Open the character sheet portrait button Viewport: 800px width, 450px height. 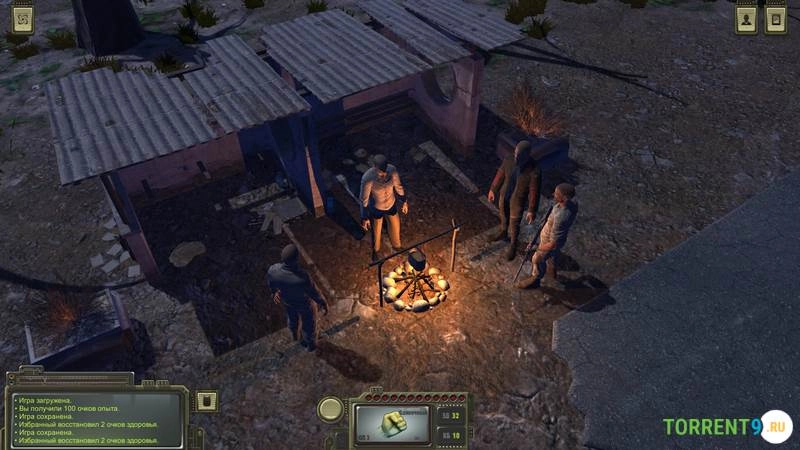(x=746, y=19)
